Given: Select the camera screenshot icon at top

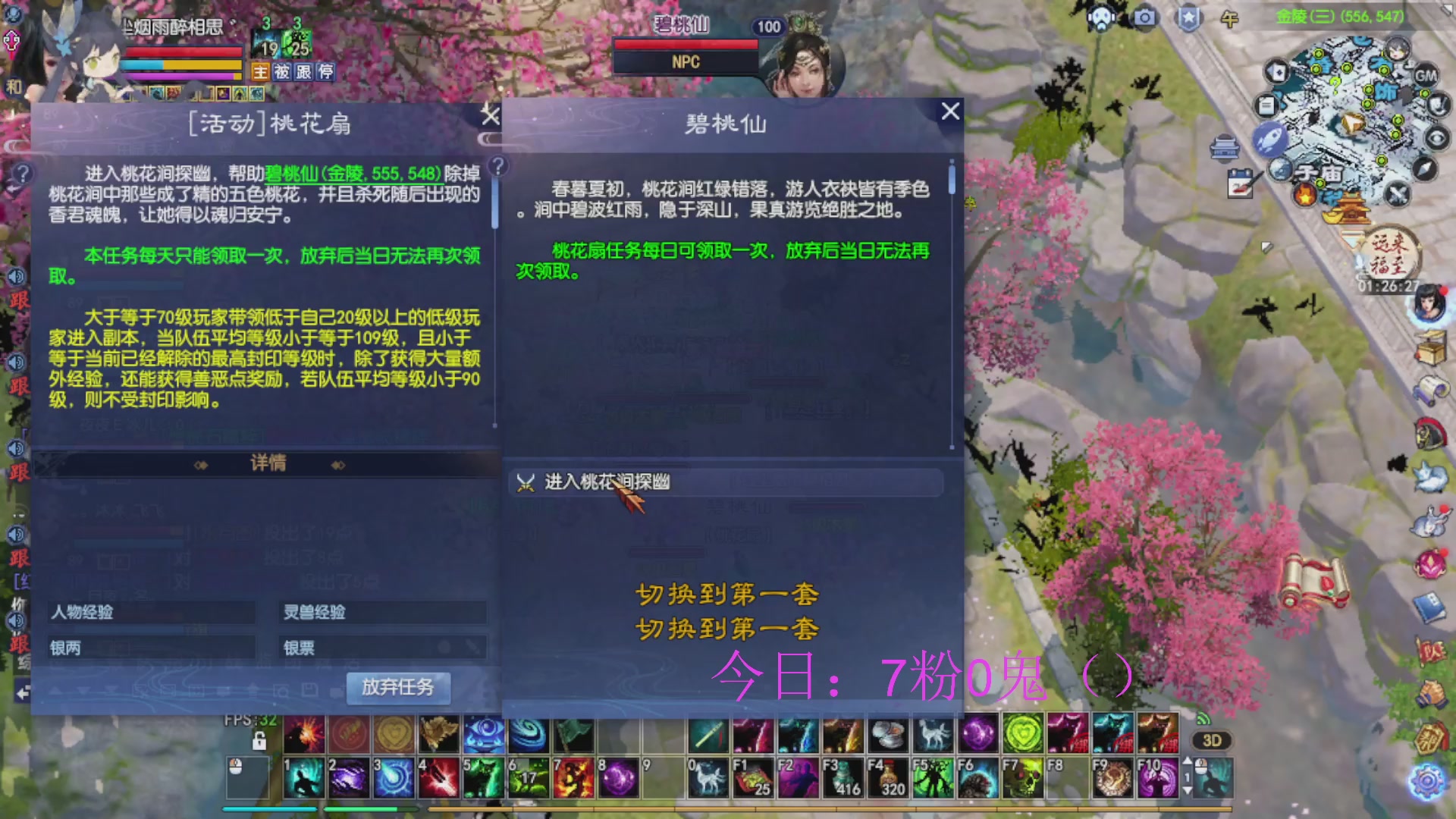Looking at the screenshot, I should point(1145,17).
